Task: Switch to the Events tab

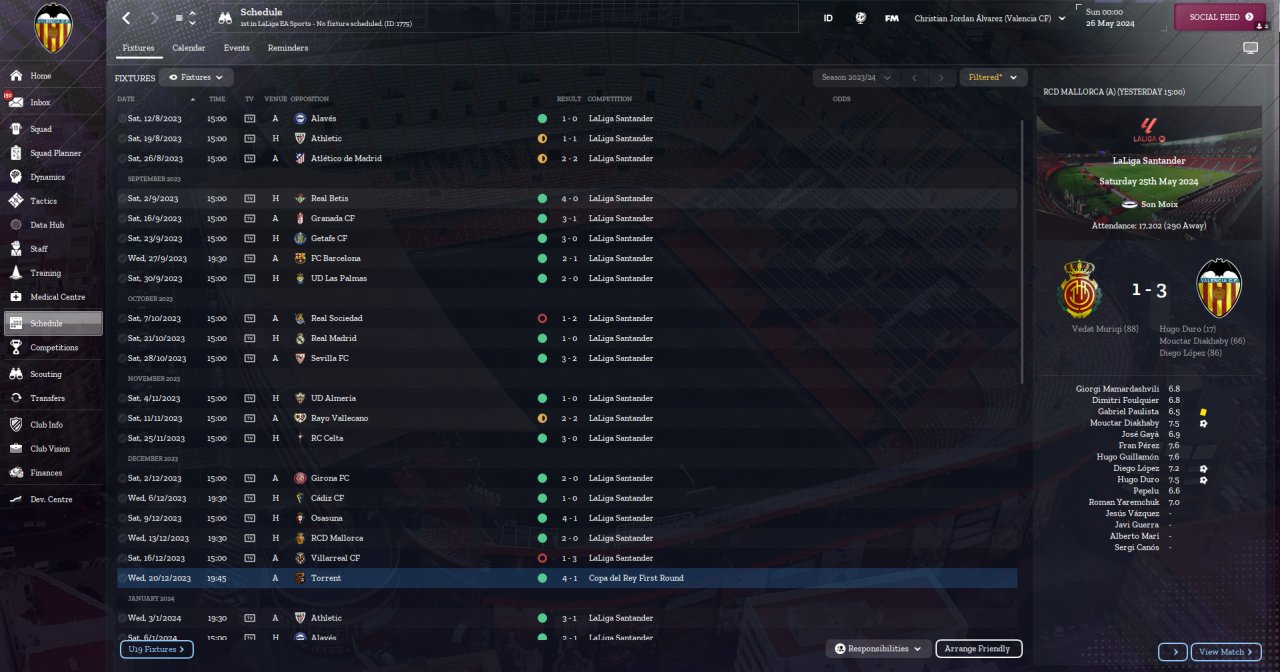Action: point(237,48)
